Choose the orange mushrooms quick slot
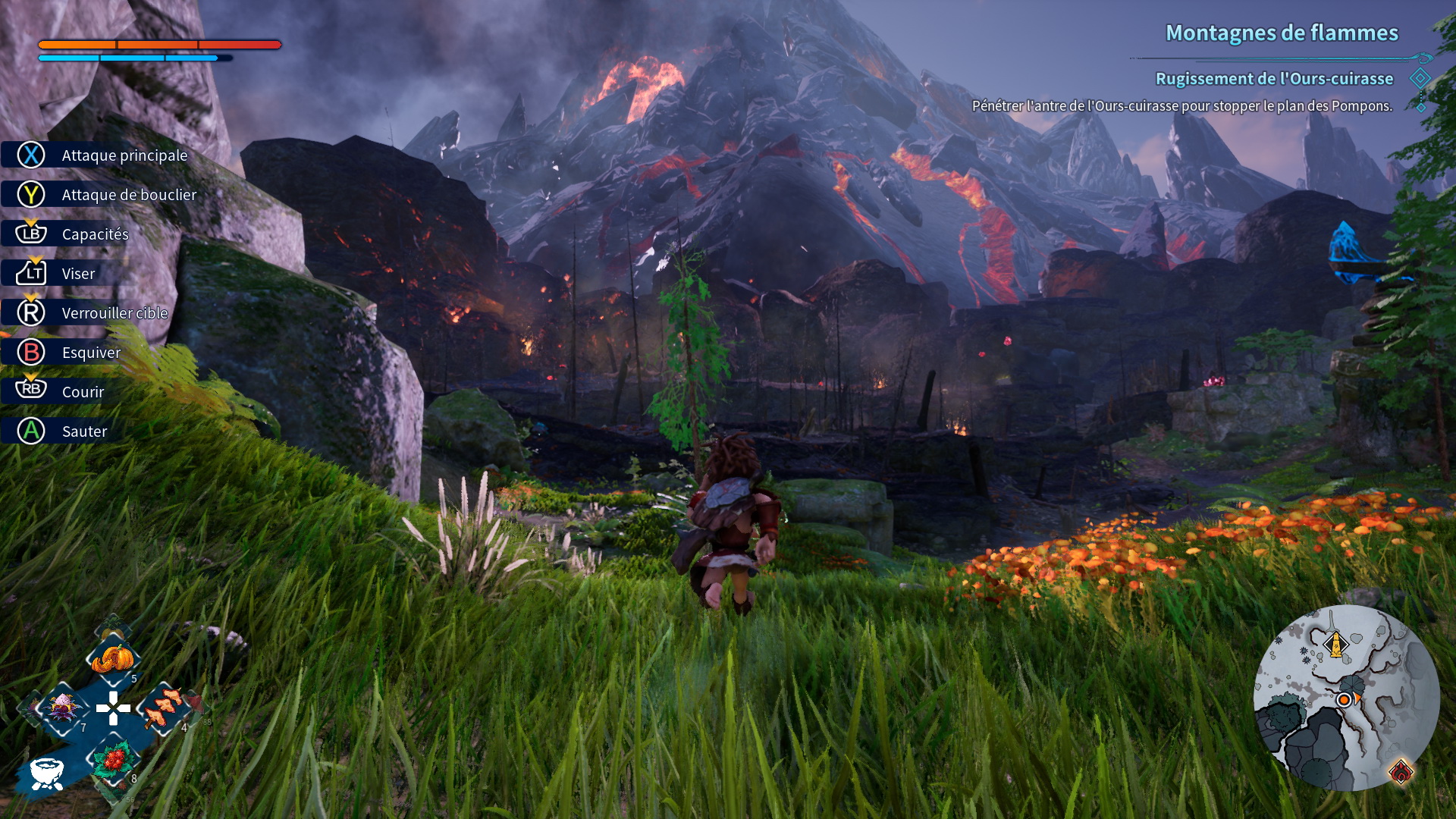Image resolution: width=1456 pixels, height=819 pixels. [x=163, y=708]
